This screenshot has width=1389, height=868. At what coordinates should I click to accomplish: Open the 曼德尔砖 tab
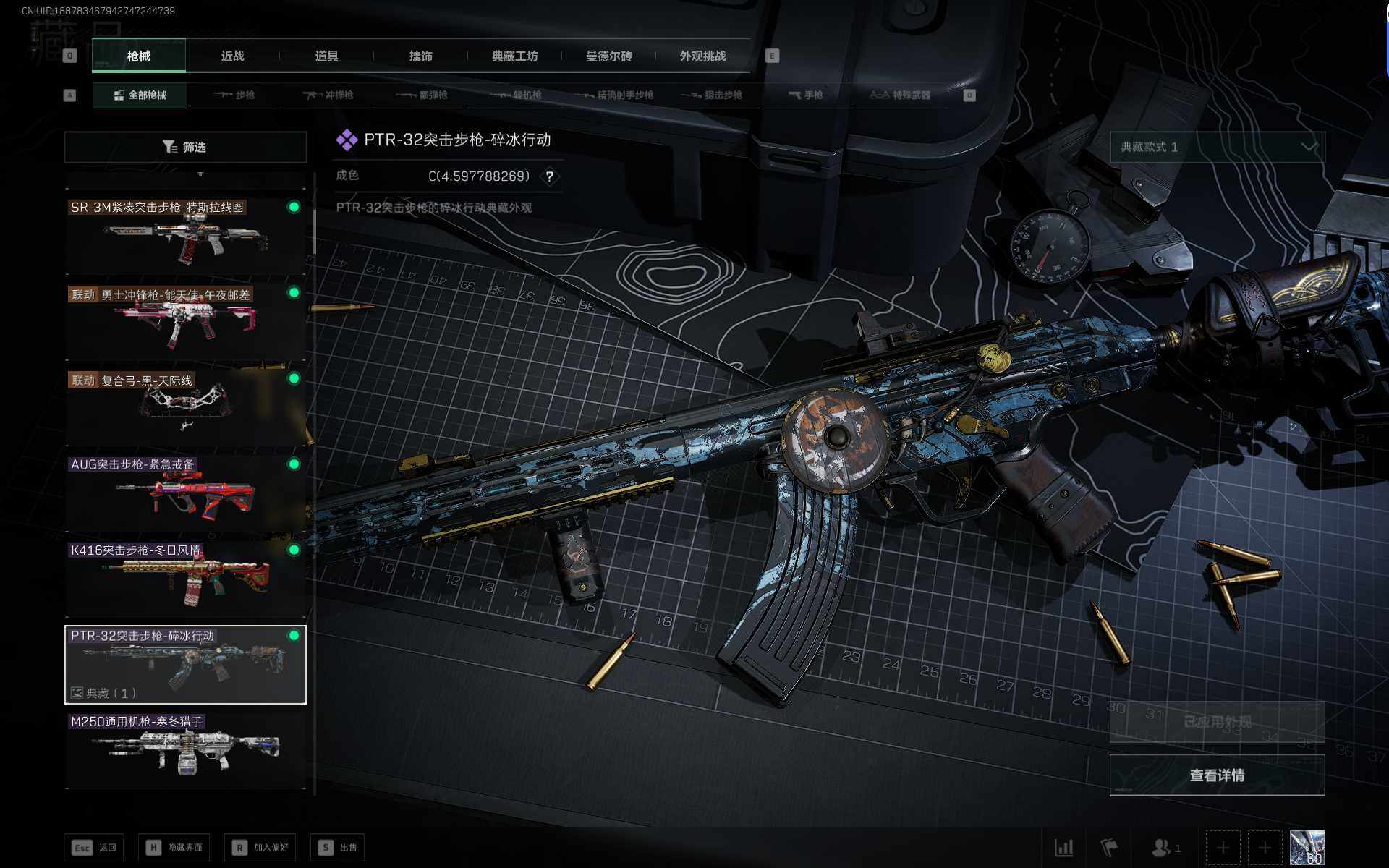point(608,56)
